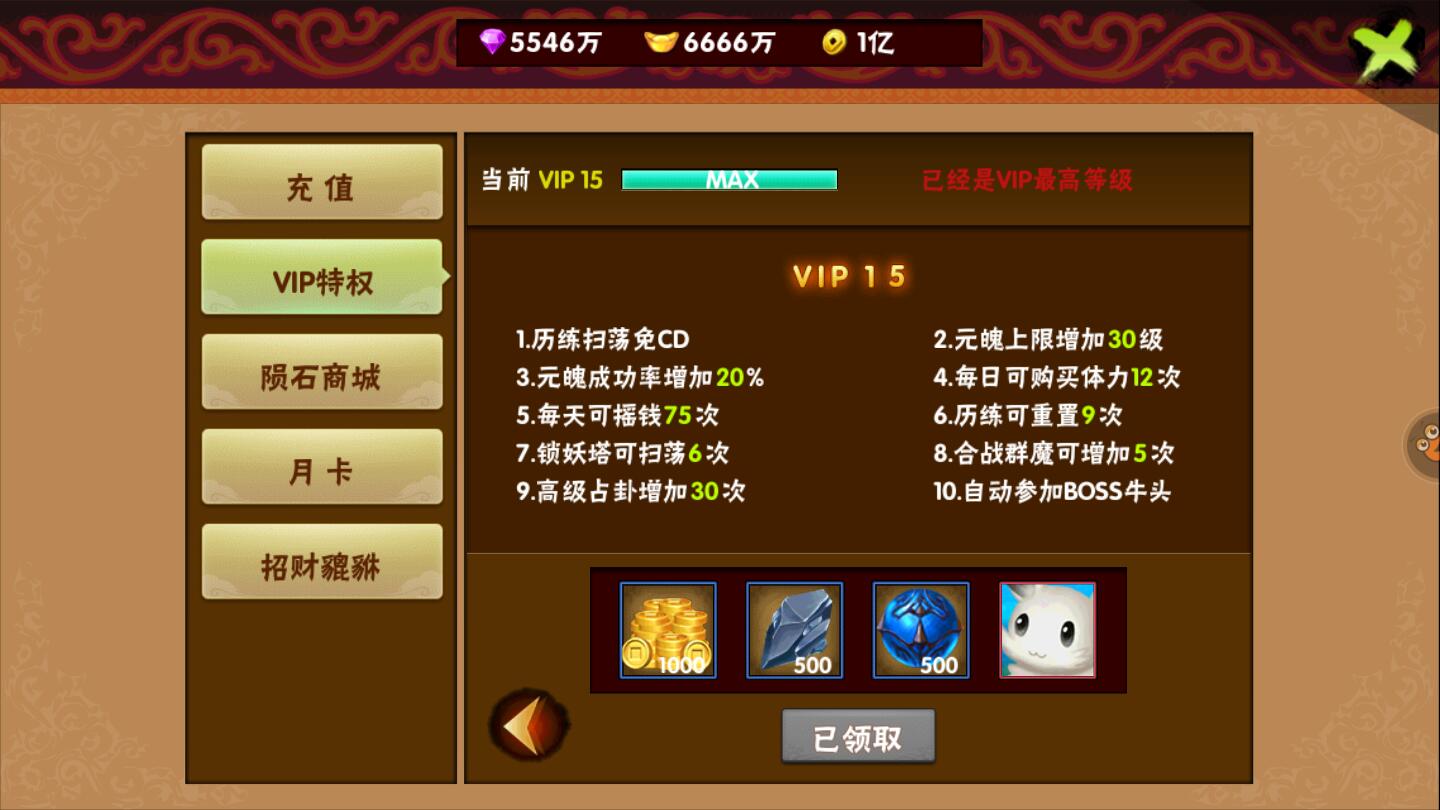The height and width of the screenshot is (810, 1440).
Task: Open the 陨石商城 meteor shop tab
Action: [x=322, y=372]
